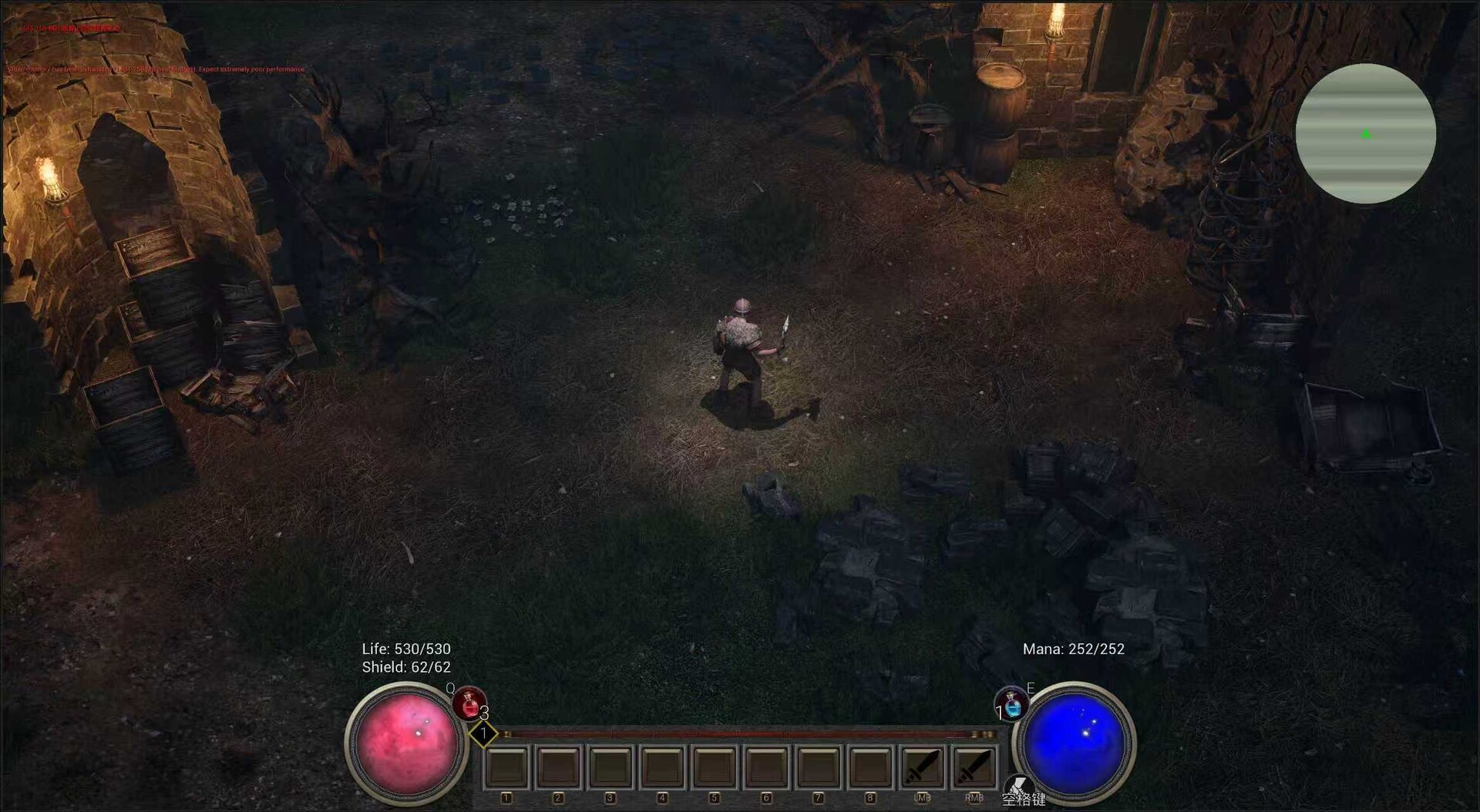Click the red video memory warning message
The width and height of the screenshot is (1480, 812).
154,69
